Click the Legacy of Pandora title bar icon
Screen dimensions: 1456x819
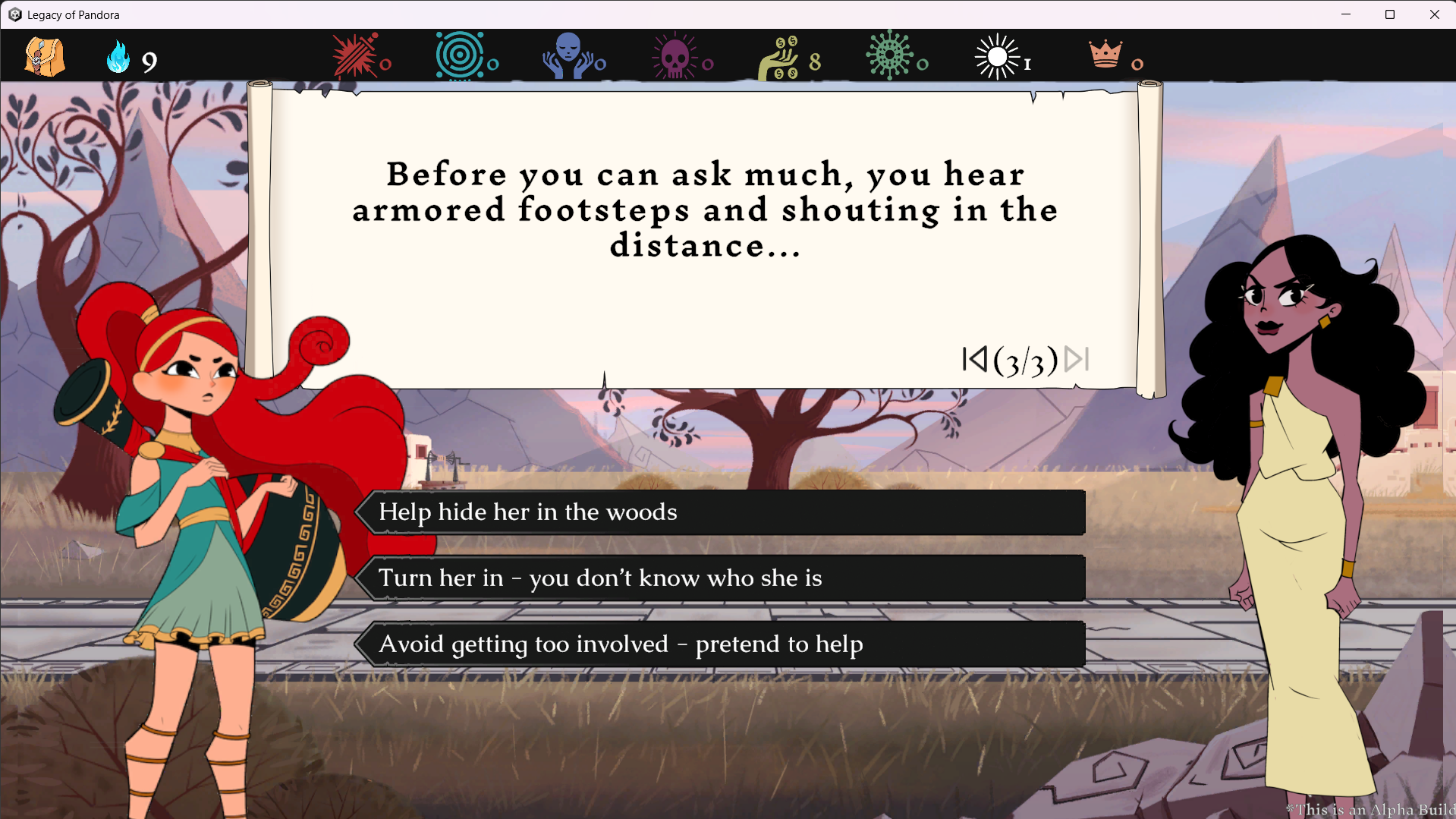[x=14, y=14]
